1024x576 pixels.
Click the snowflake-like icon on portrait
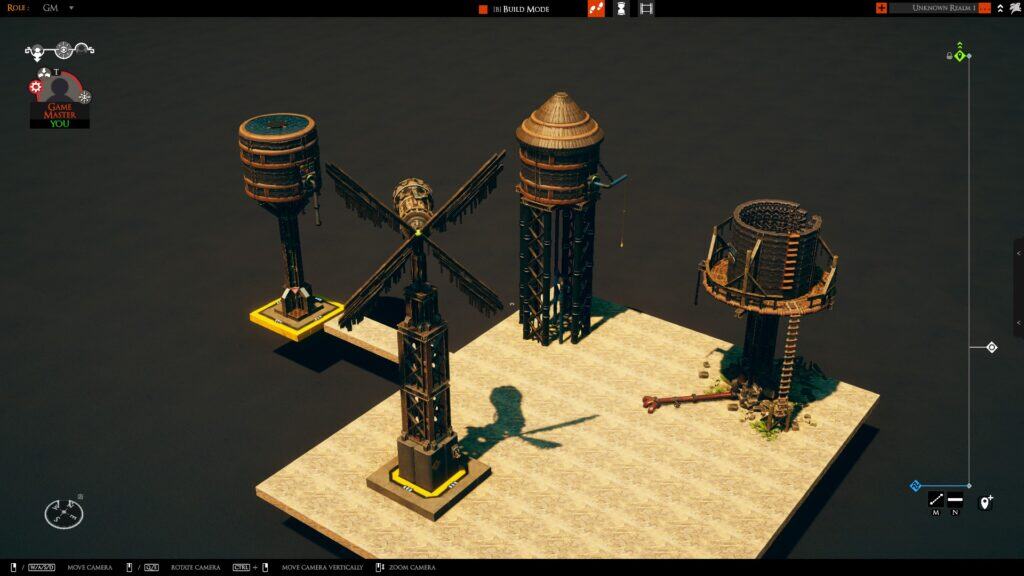point(85,97)
